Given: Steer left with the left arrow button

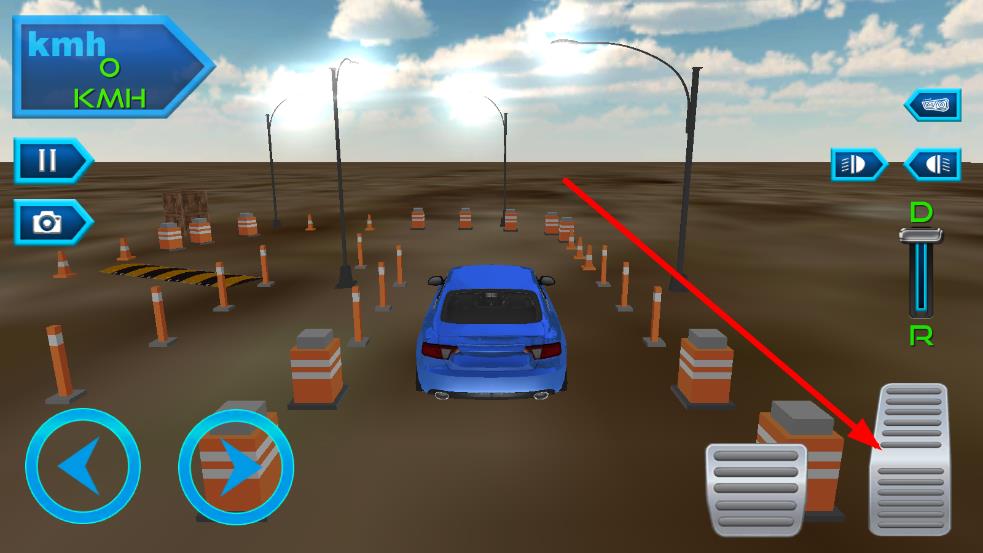Looking at the screenshot, I should coord(82,466).
